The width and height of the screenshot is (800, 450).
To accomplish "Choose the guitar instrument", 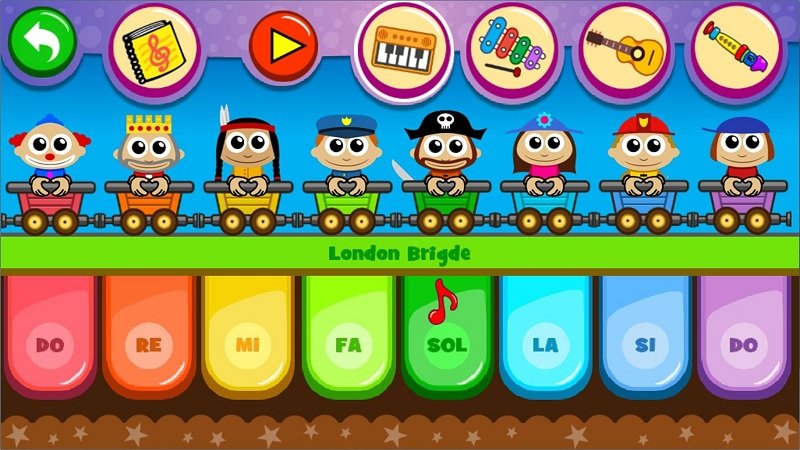I will point(622,48).
